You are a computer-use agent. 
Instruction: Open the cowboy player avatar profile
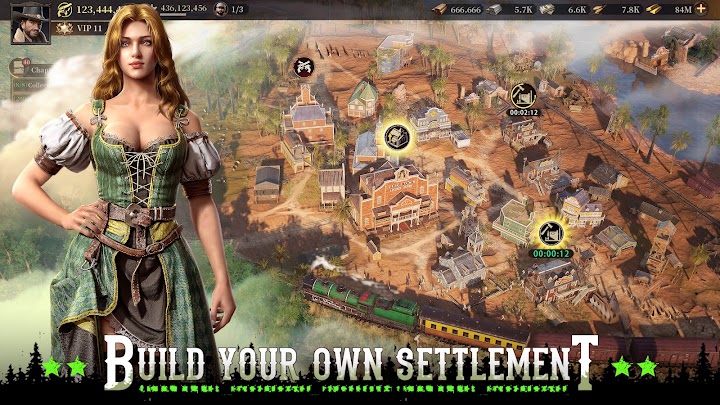pyautogui.click(x=30, y=22)
